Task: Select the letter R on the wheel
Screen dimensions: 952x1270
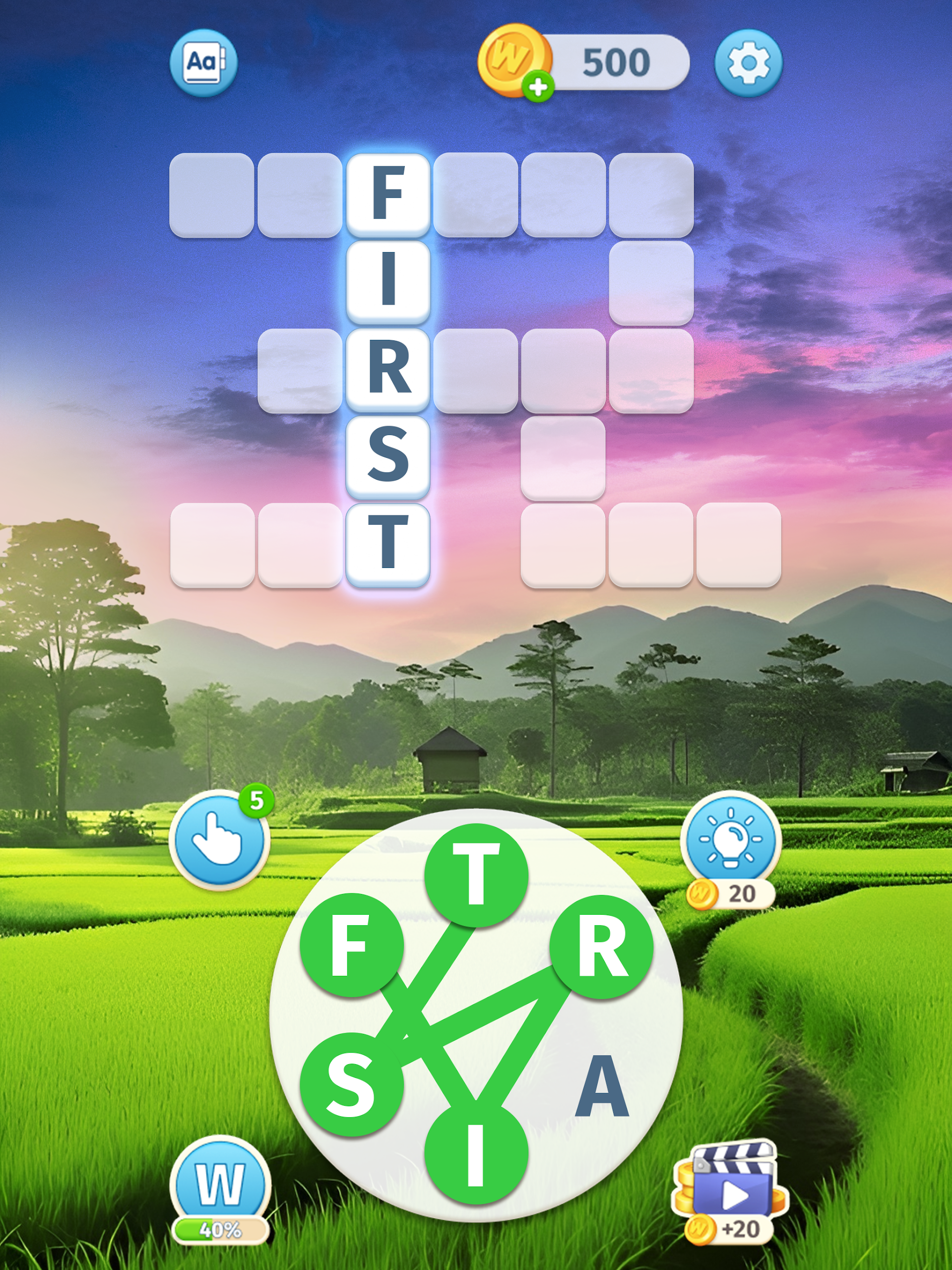Action: click(601, 946)
